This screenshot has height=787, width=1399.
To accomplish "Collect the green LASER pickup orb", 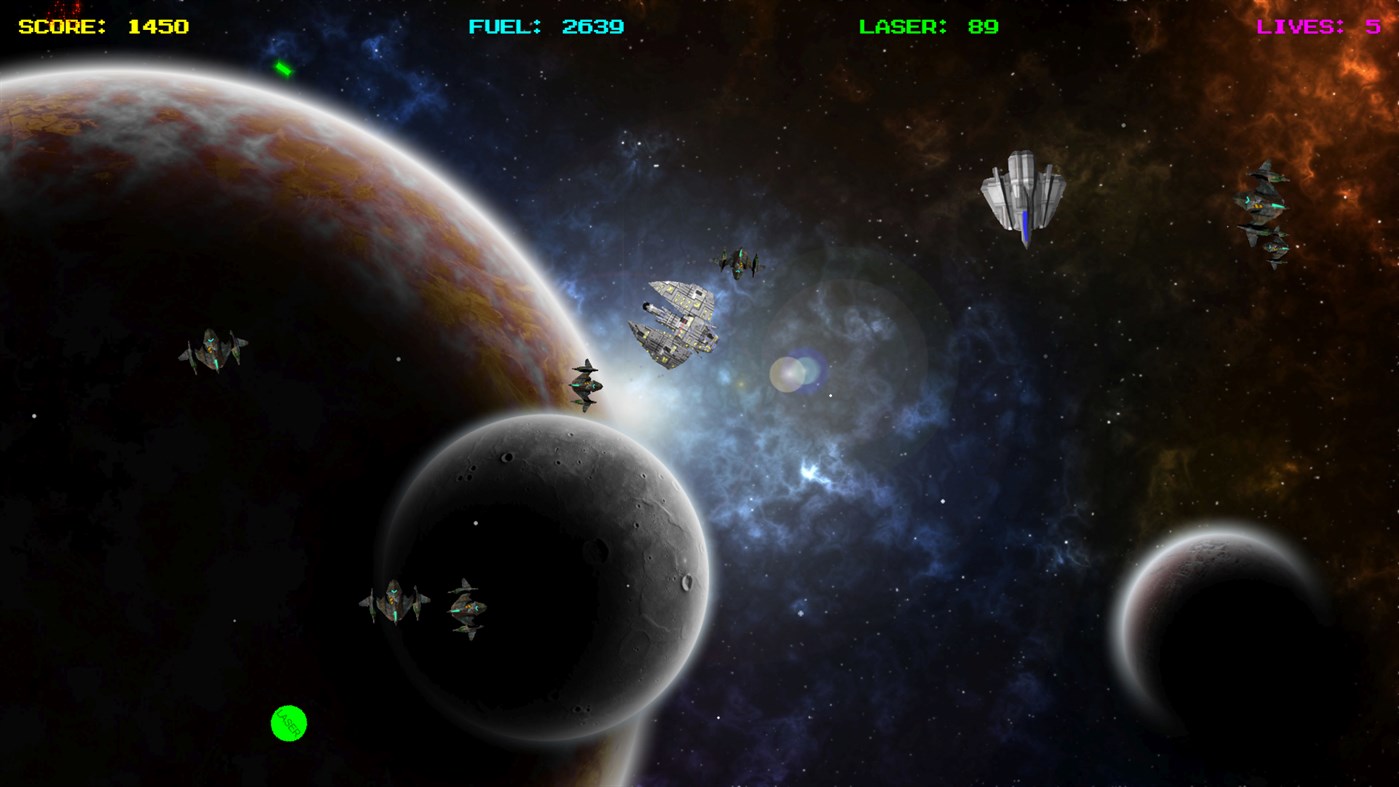I will click(x=289, y=722).
